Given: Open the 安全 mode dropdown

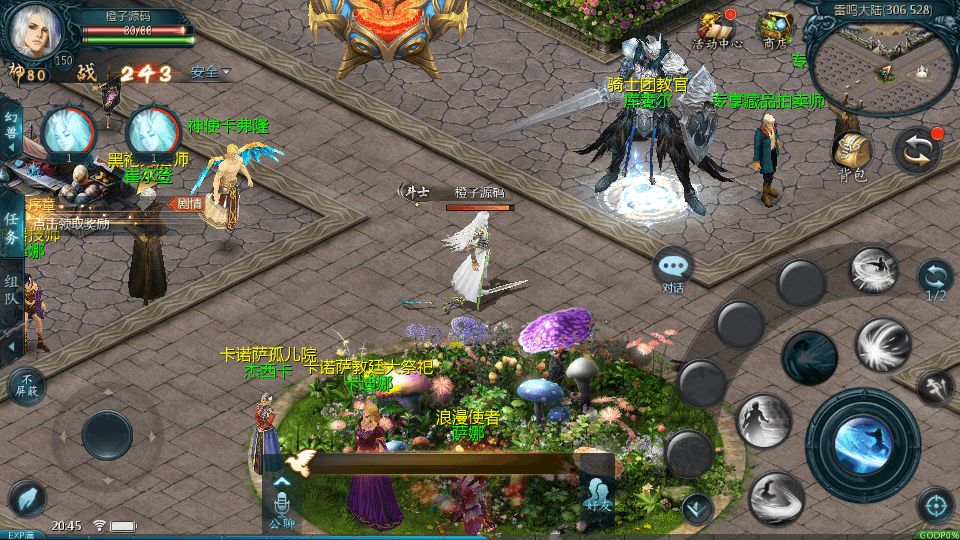Looking at the screenshot, I should 210,72.
